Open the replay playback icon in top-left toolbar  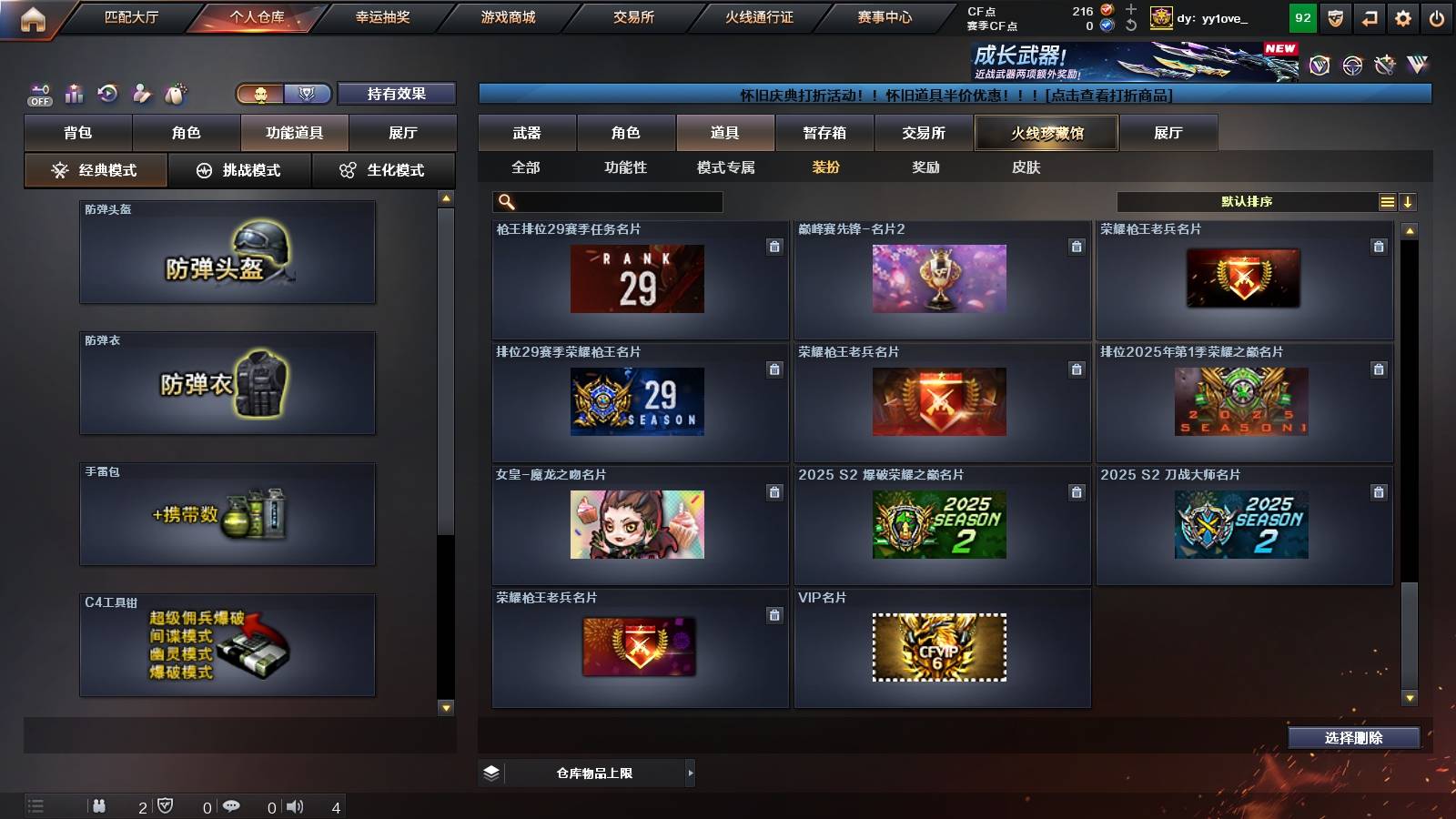click(x=106, y=92)
